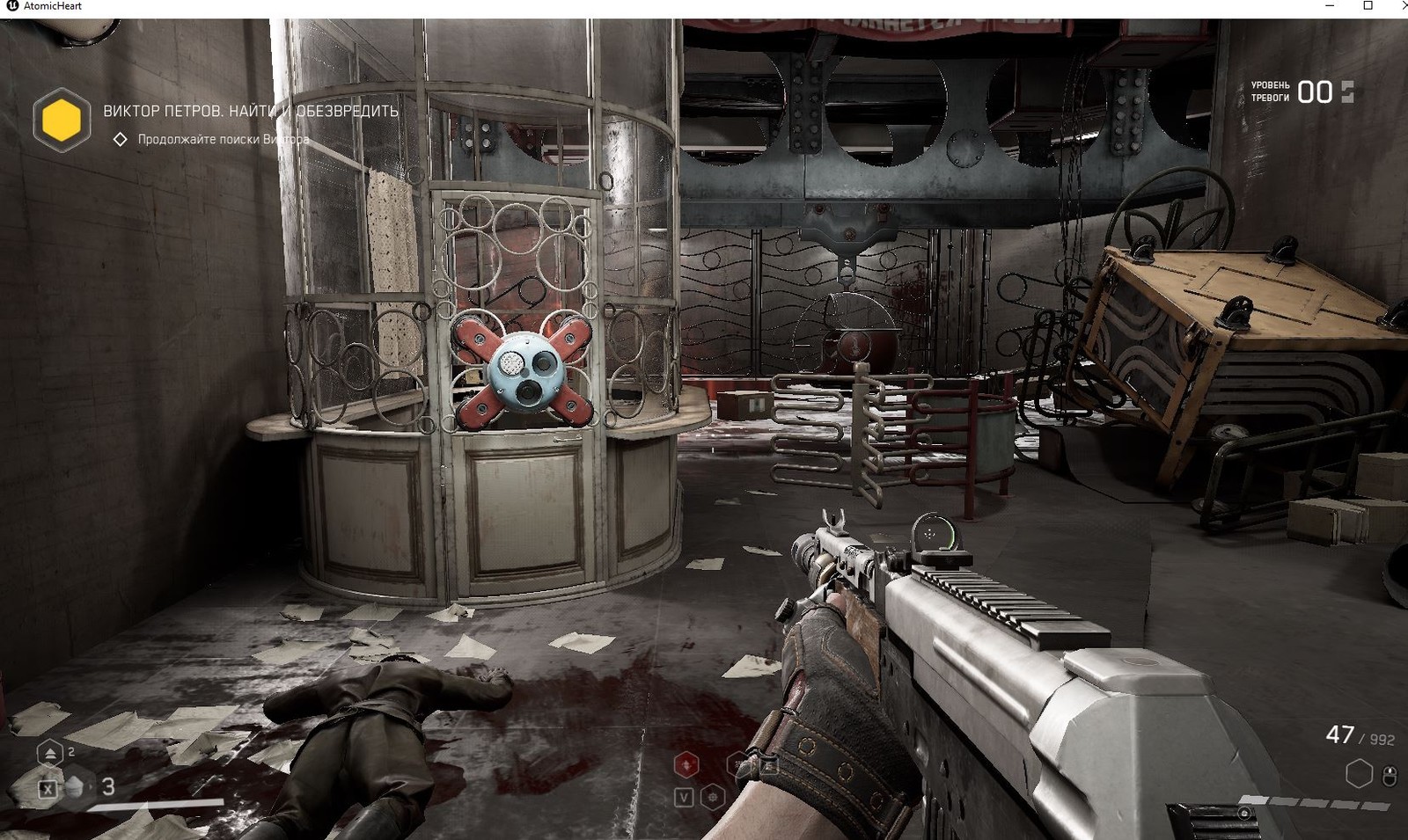Activate the red hexagon glove ability

[x=686, y=765]
